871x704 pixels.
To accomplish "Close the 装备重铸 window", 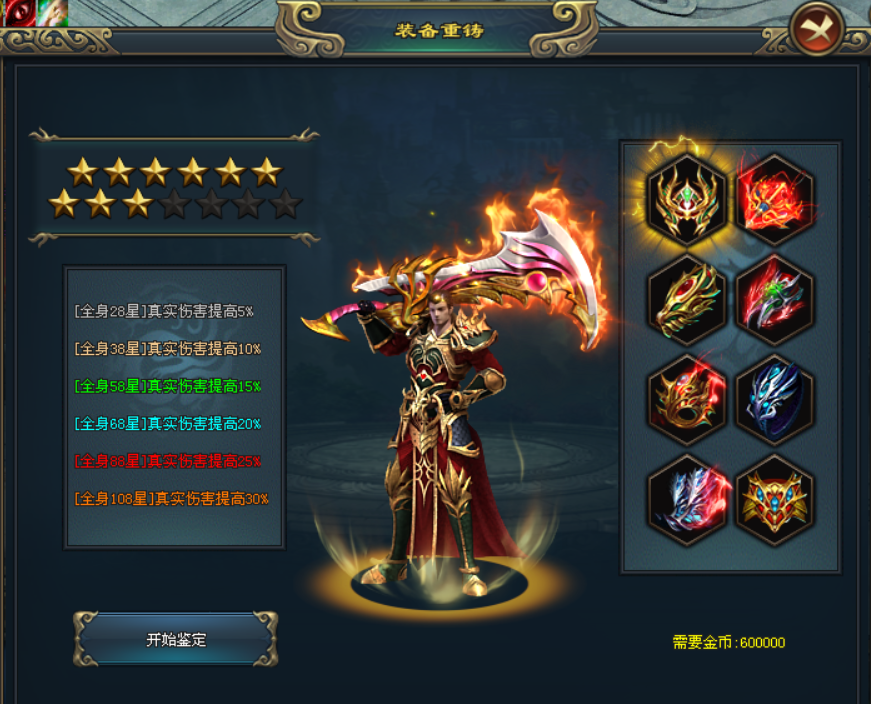I will tap(817, 29).
